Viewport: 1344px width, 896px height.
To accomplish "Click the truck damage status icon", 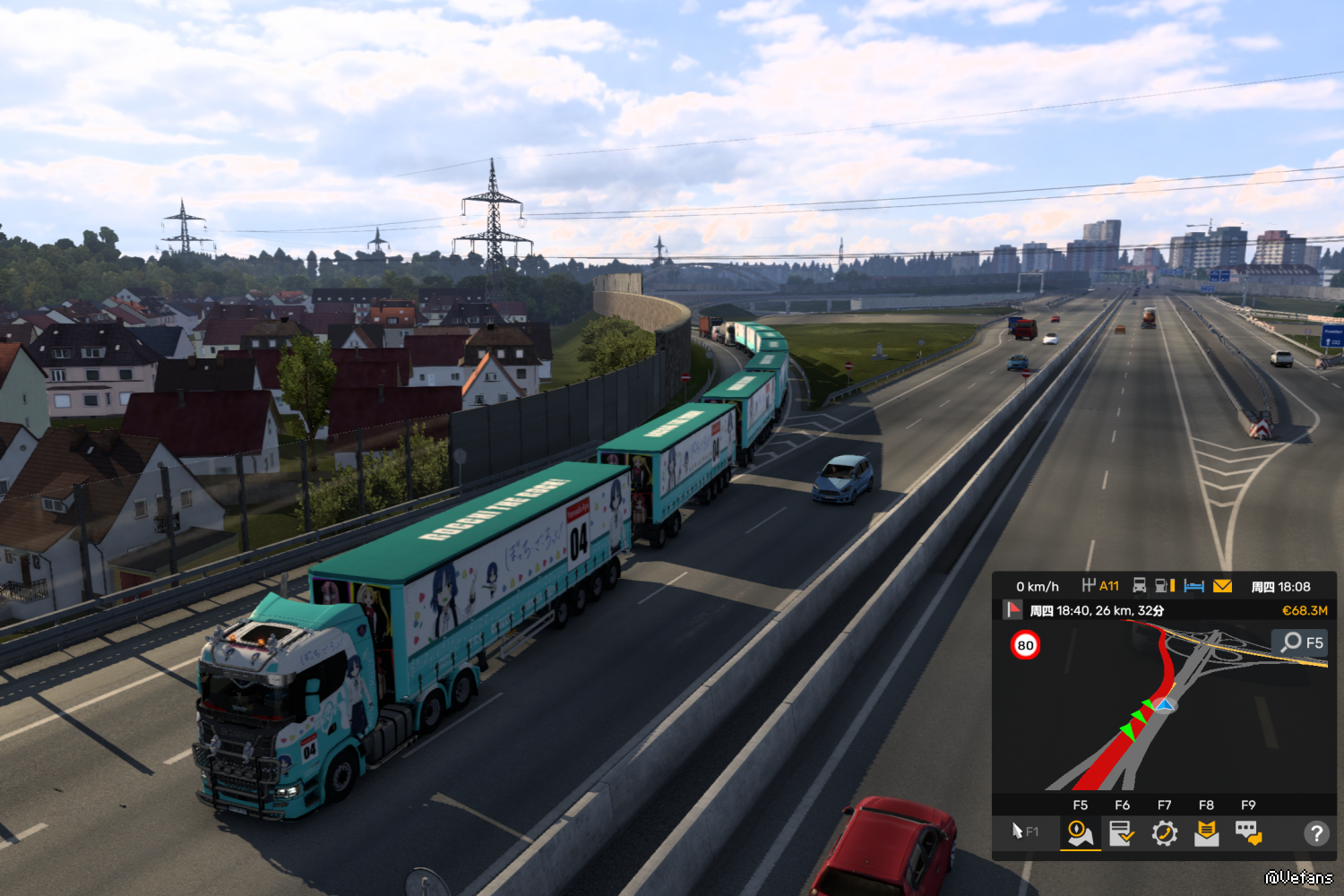I will click(1140, 586).
